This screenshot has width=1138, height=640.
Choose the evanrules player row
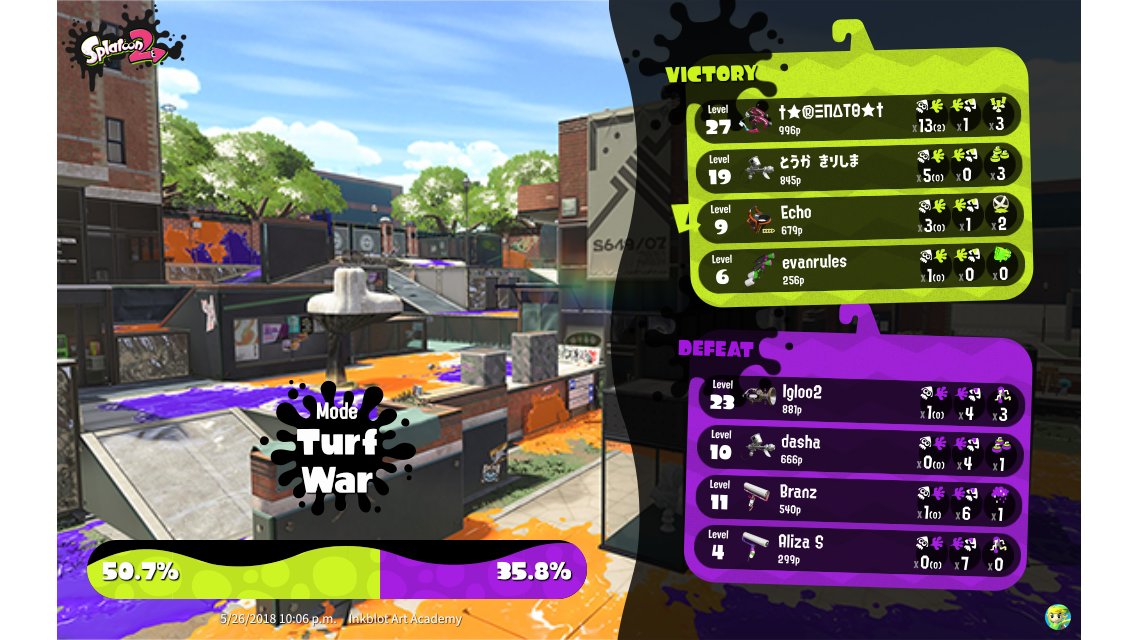[x=858, y=268]
